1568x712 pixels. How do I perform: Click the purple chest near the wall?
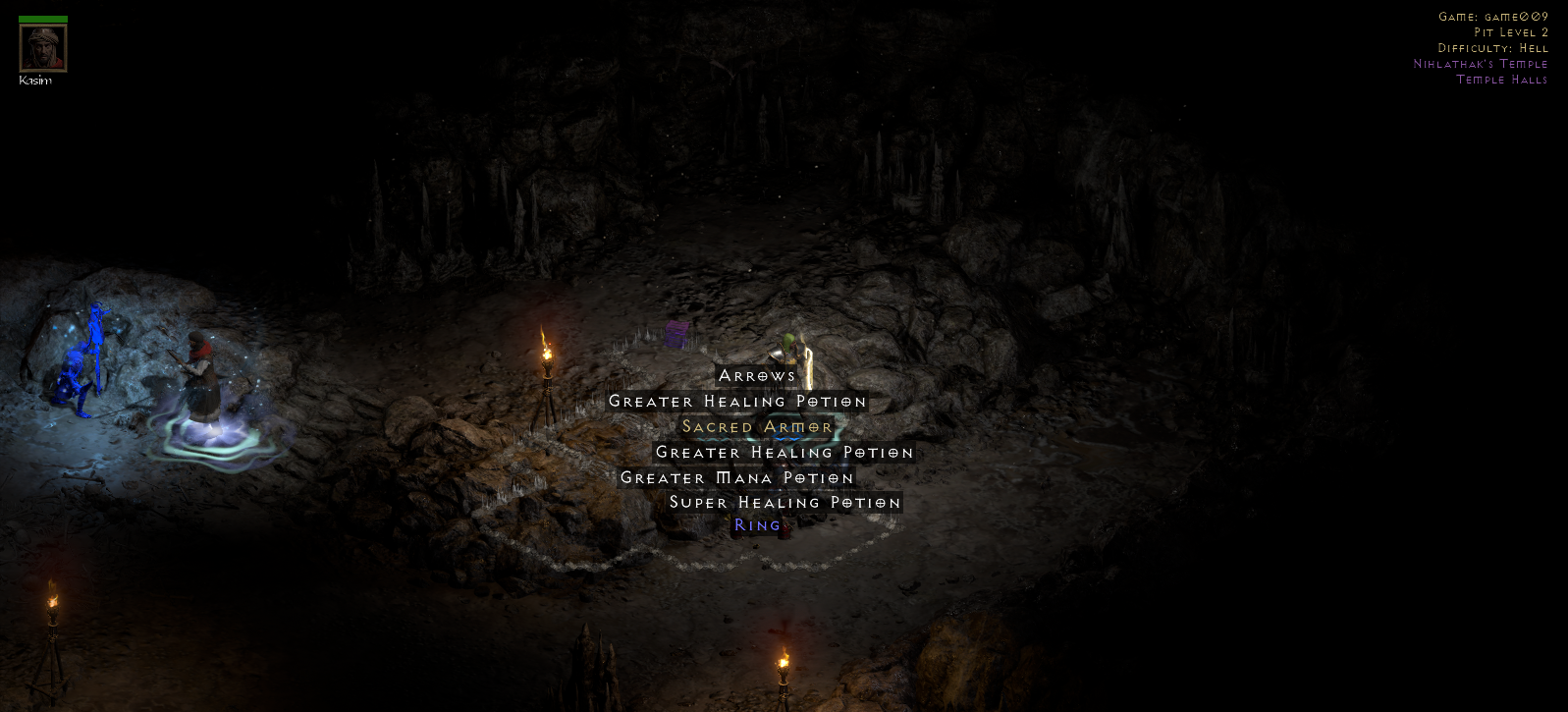pos(677,334)
